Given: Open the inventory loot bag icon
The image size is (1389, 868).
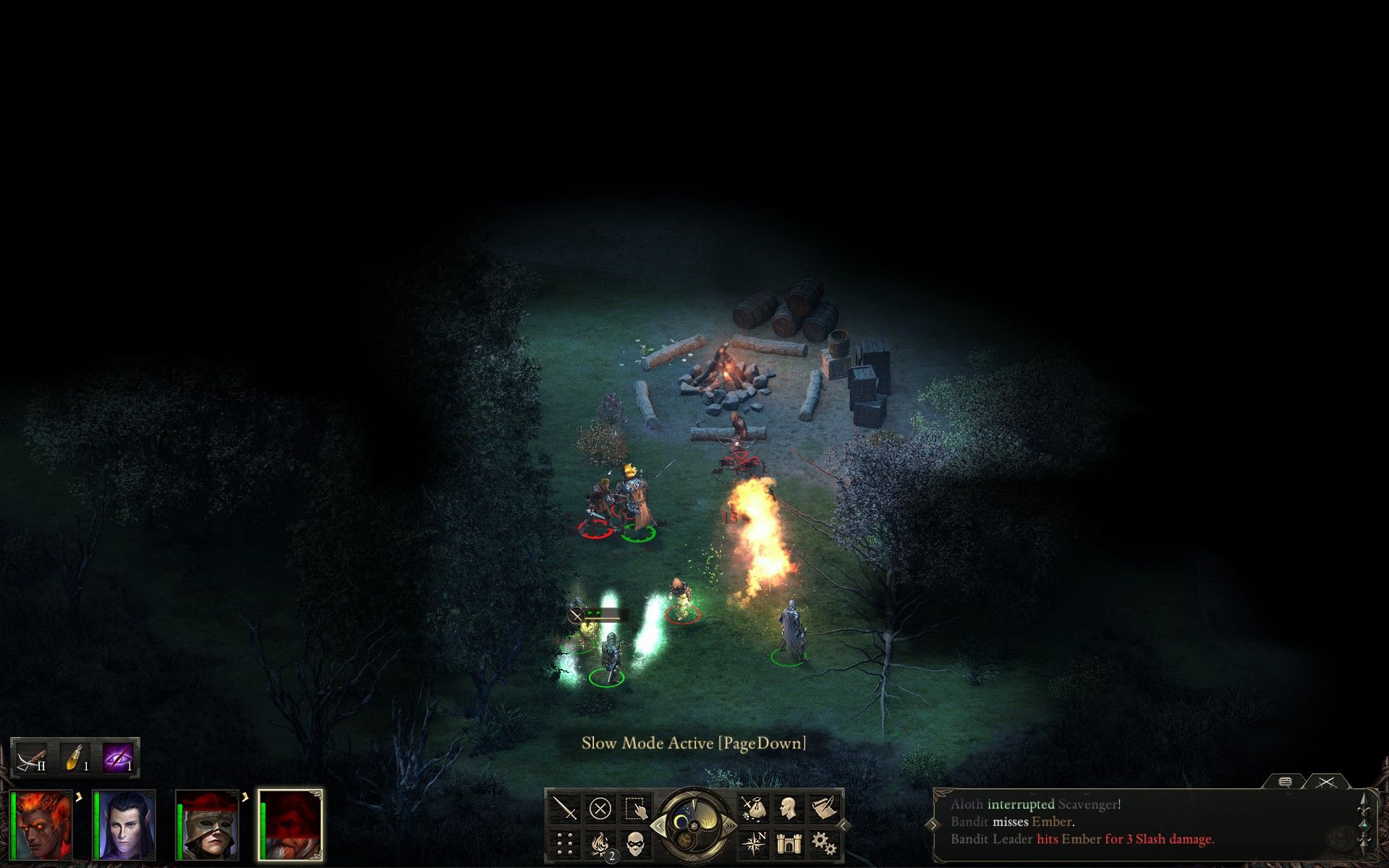Looking at the screenshot, I should click(x=753, y=808).
